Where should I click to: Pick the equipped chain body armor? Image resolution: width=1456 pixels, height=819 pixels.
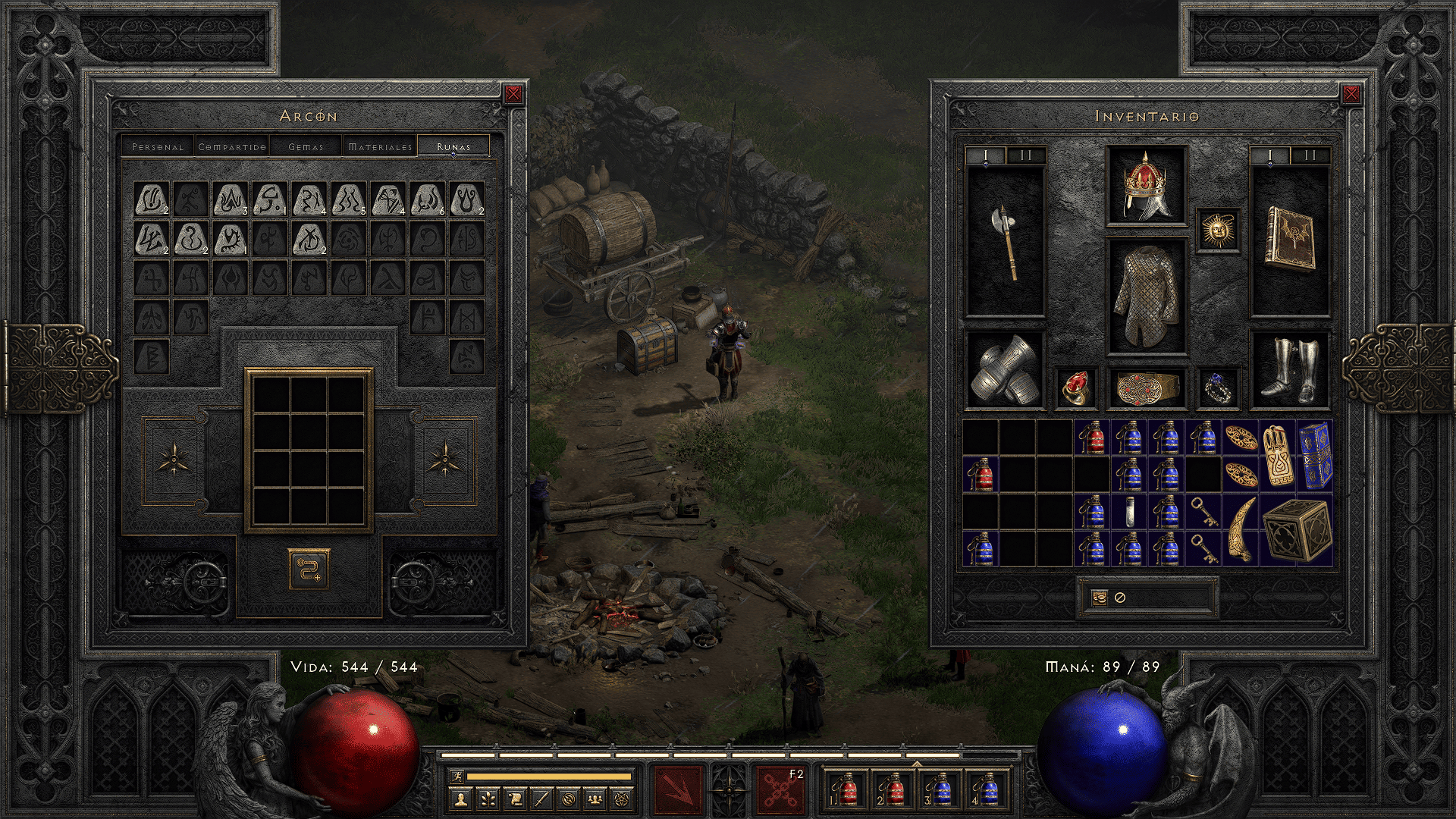point(1146,297)
